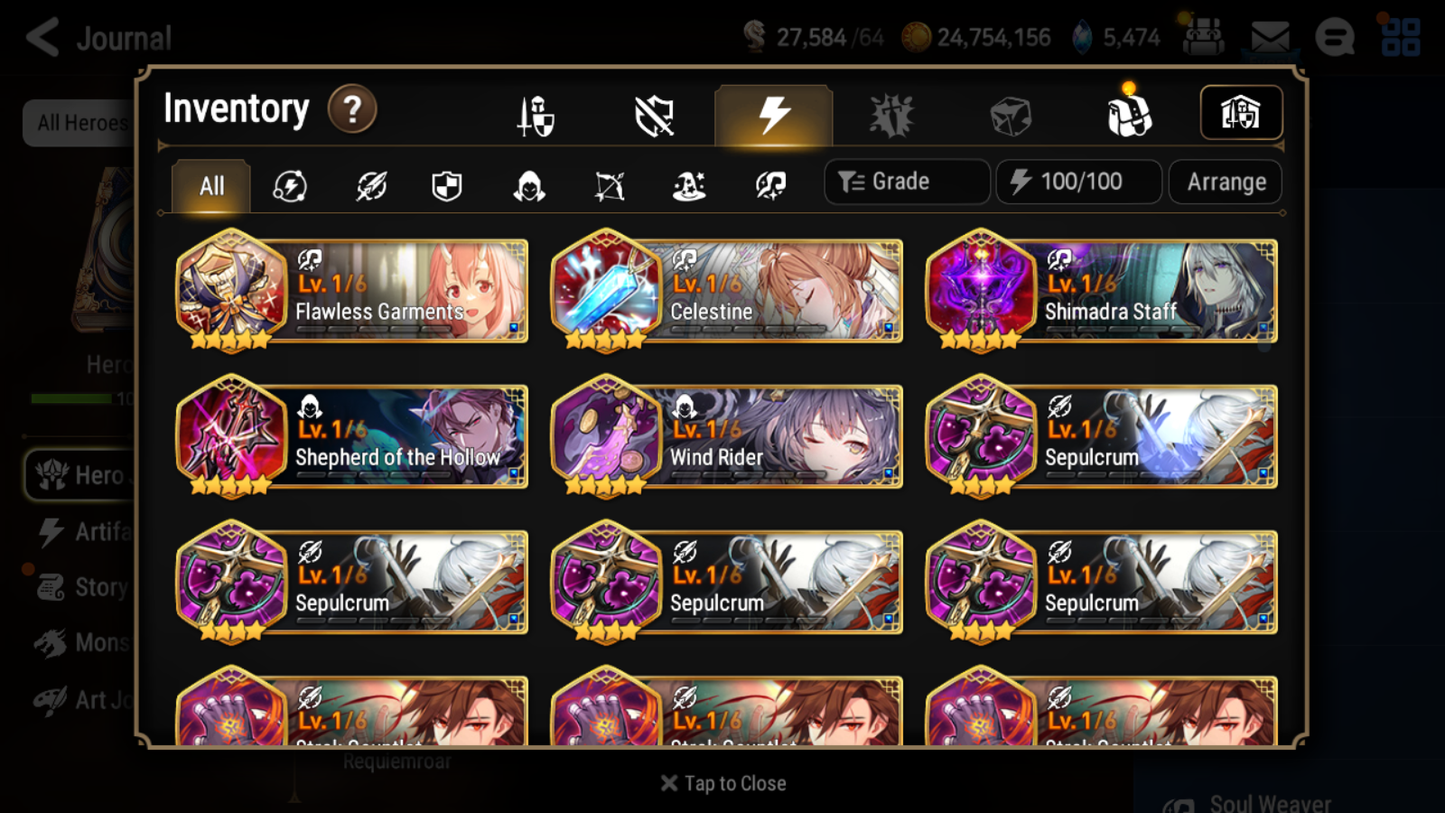Open the consumables backpack icon
Screen dimensions: 1445x813
pos(1130,112)
